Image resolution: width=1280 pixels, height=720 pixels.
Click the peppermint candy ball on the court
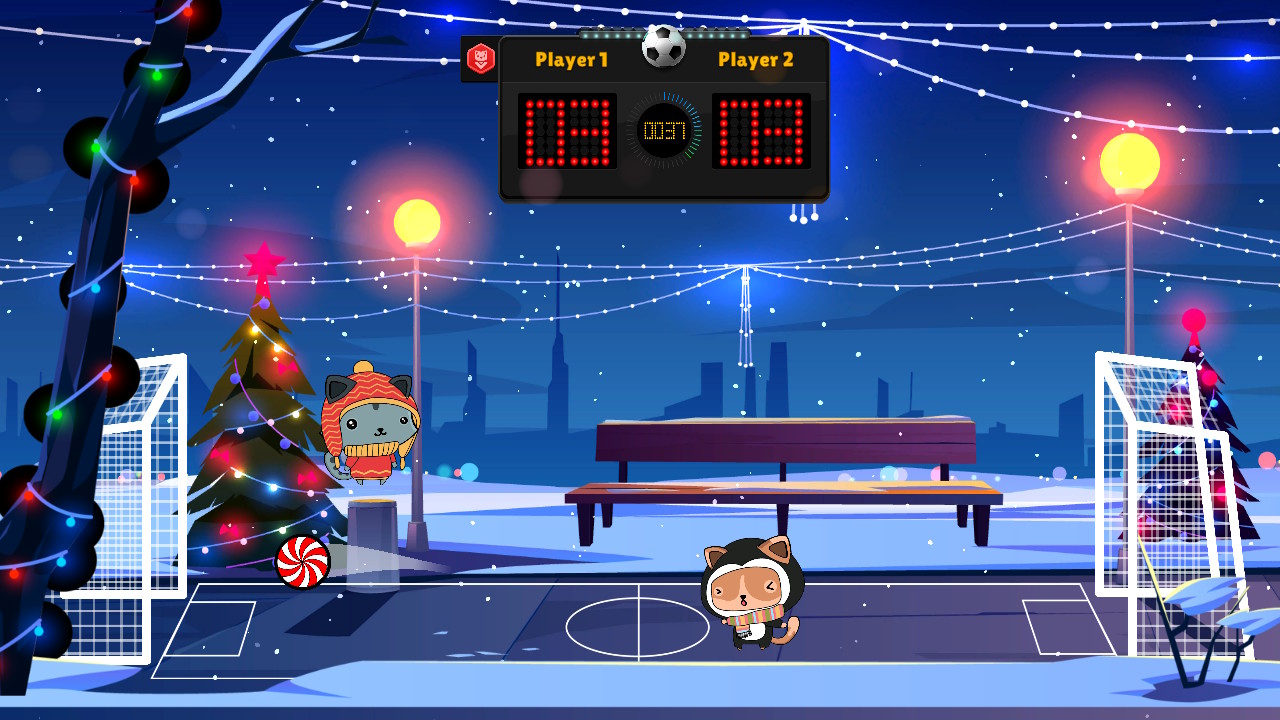tap(300, 560)
